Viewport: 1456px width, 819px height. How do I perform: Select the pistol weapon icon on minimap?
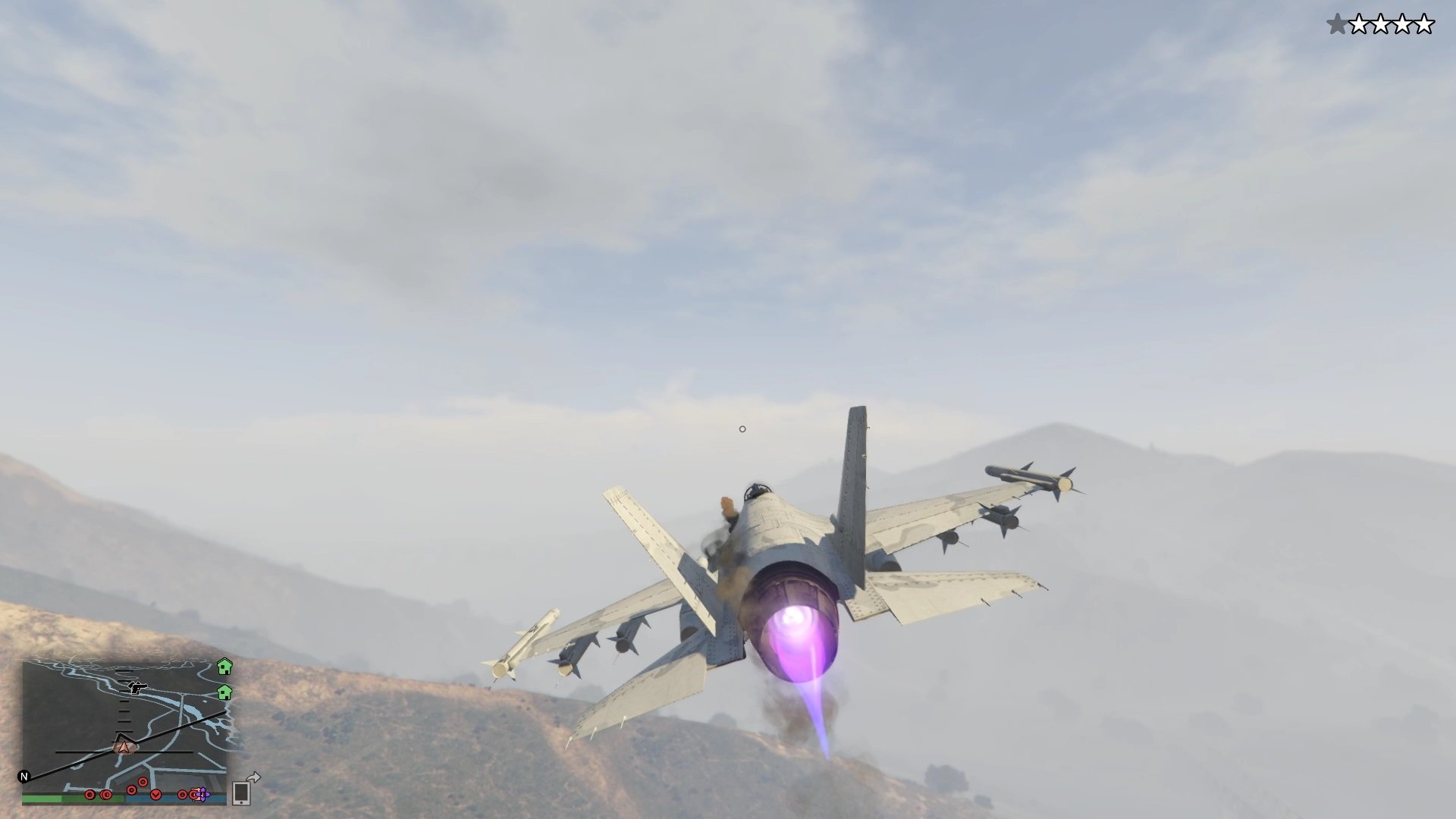138,689
